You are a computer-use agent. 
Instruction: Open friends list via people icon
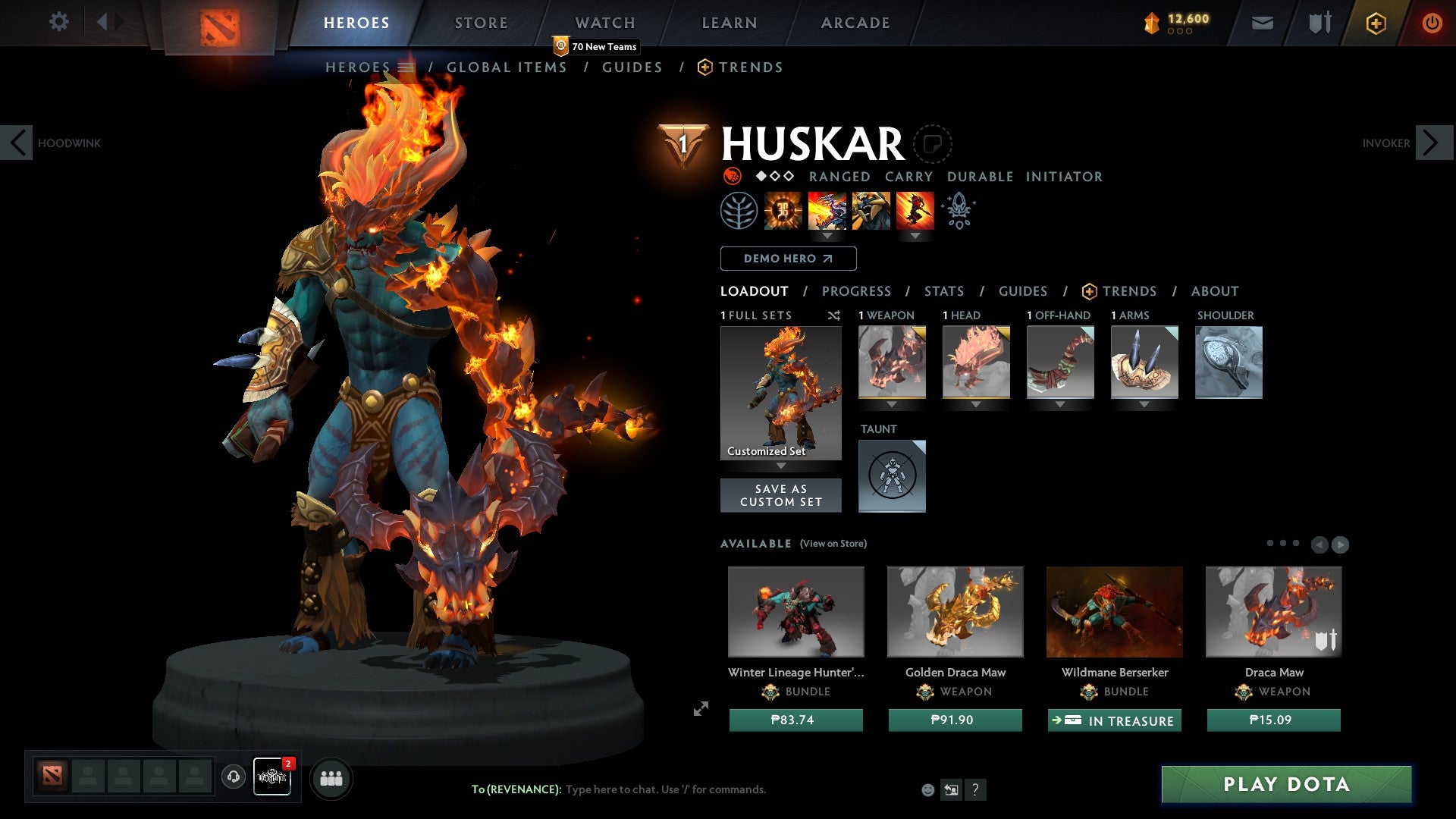pyautogui.click(x=331, y=778)
